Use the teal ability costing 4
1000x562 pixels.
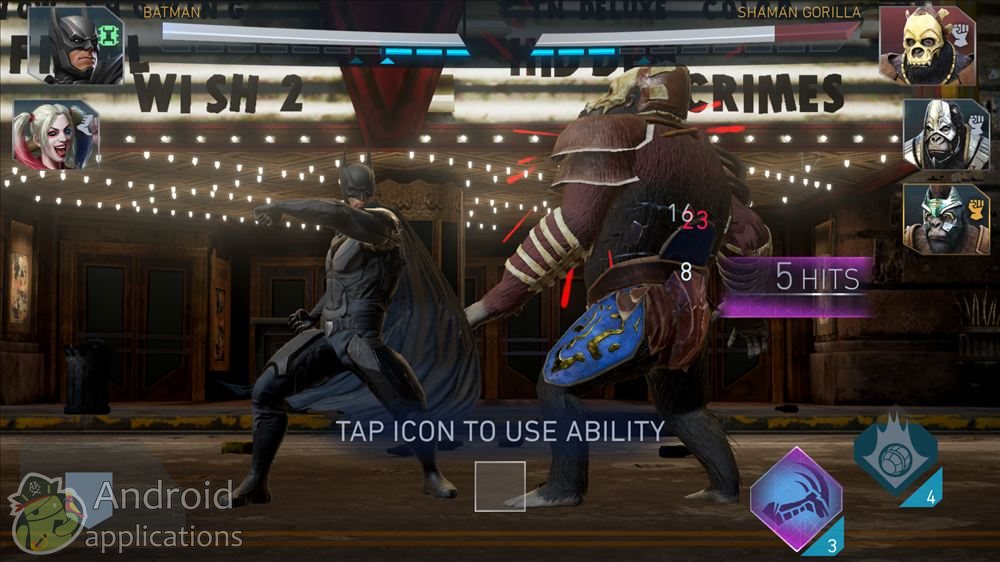tap(894, 453)
